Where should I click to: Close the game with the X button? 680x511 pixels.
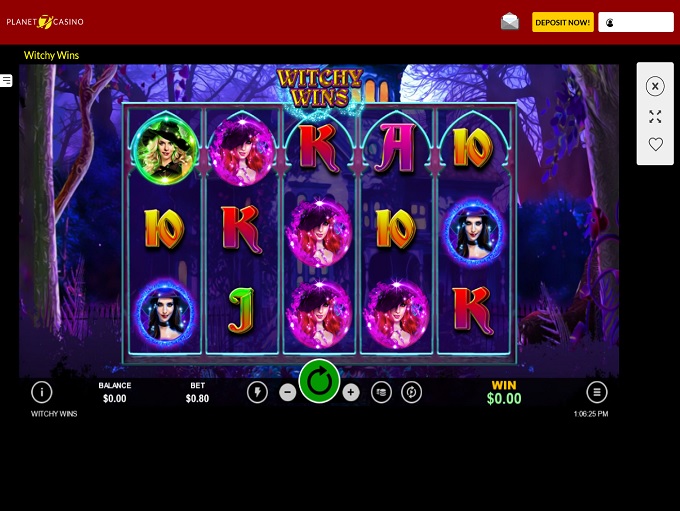655,87
